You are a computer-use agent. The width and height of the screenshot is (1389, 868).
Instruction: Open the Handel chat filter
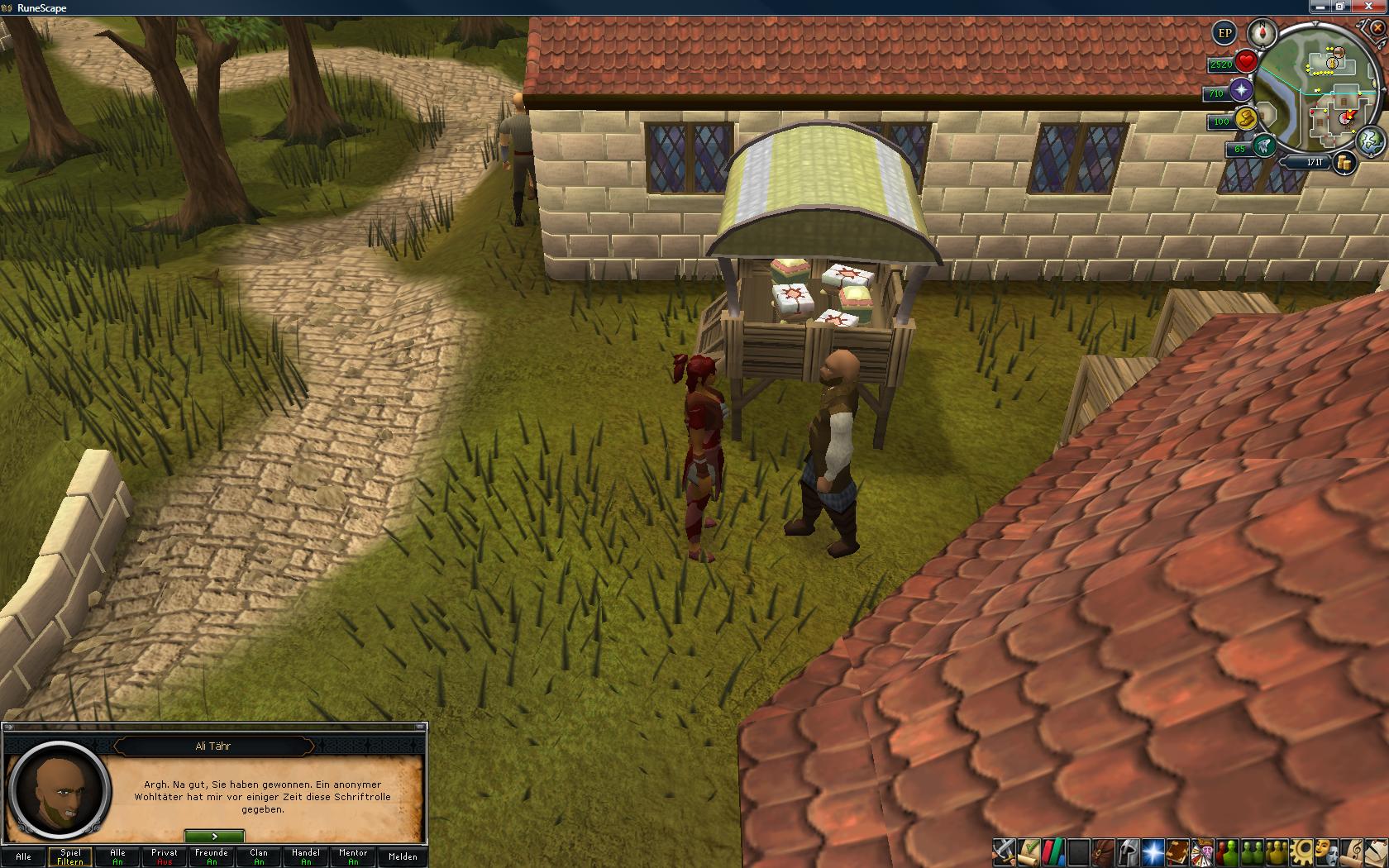(x=306, y=856)
